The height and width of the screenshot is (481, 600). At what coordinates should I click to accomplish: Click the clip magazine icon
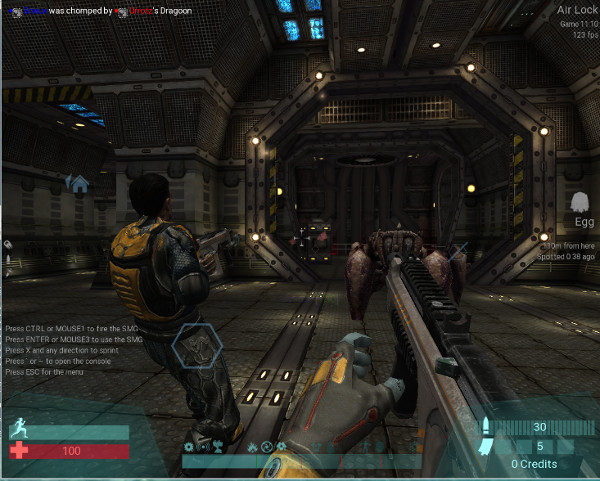coord(488,447)
